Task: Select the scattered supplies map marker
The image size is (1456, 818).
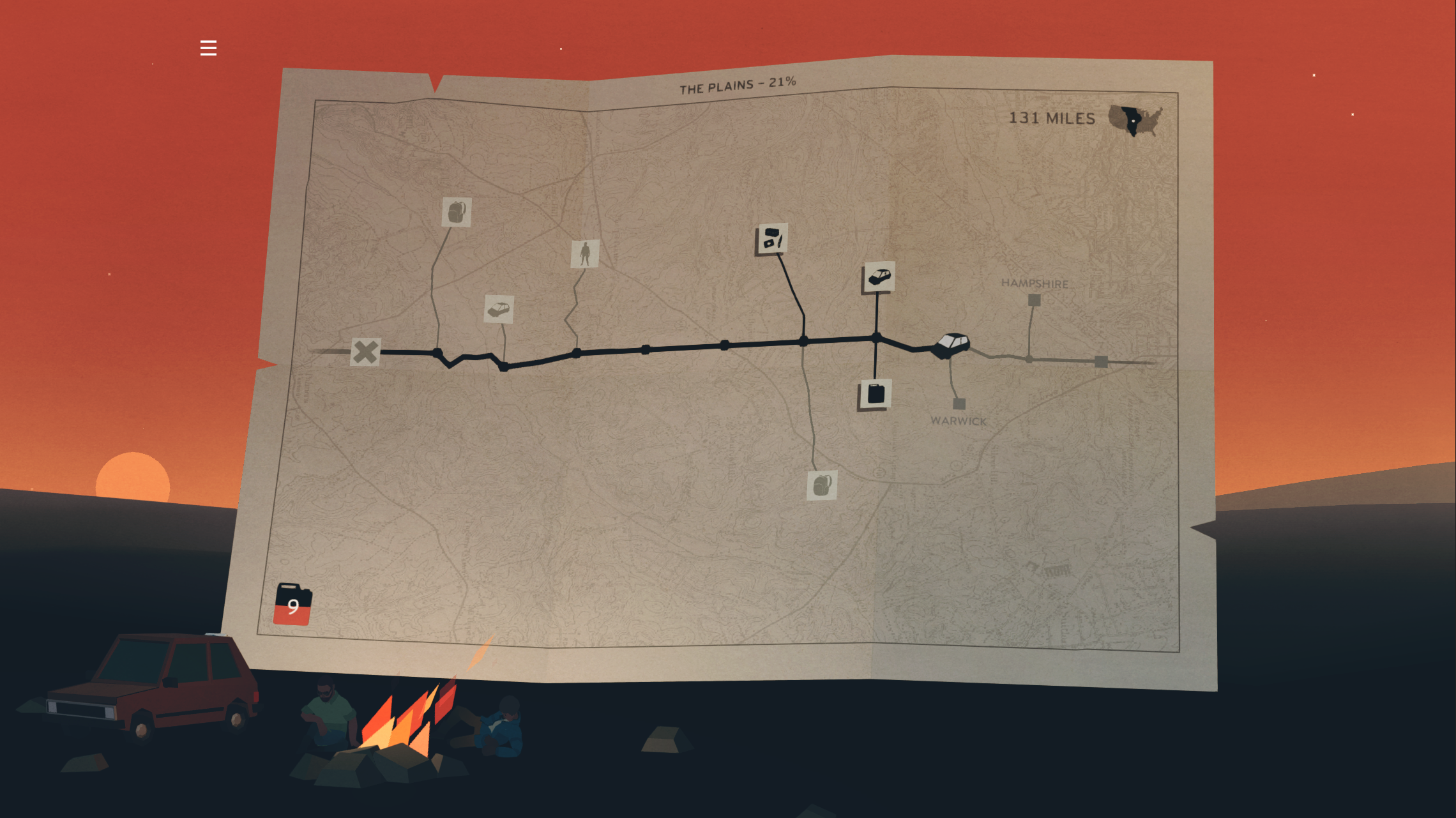Action: tap(771, 239)
